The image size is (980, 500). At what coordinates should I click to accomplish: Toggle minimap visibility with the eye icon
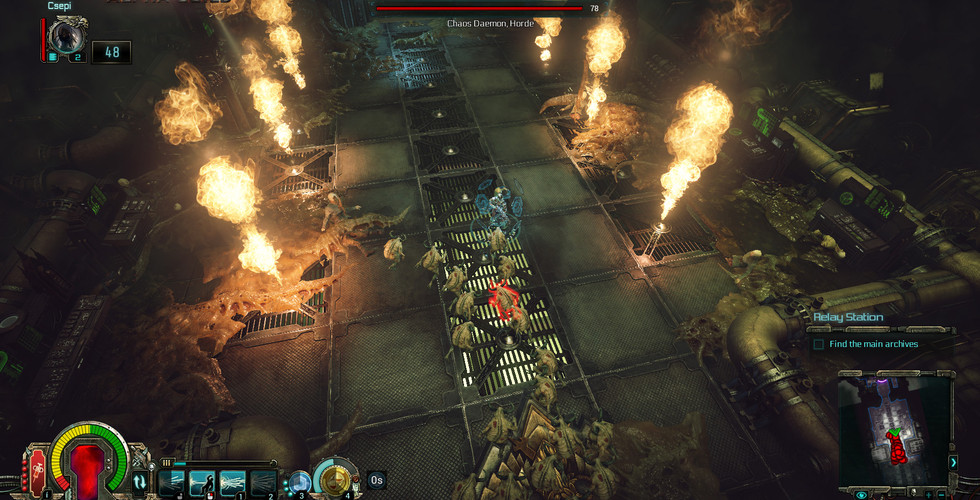click(x=861, y=494)
